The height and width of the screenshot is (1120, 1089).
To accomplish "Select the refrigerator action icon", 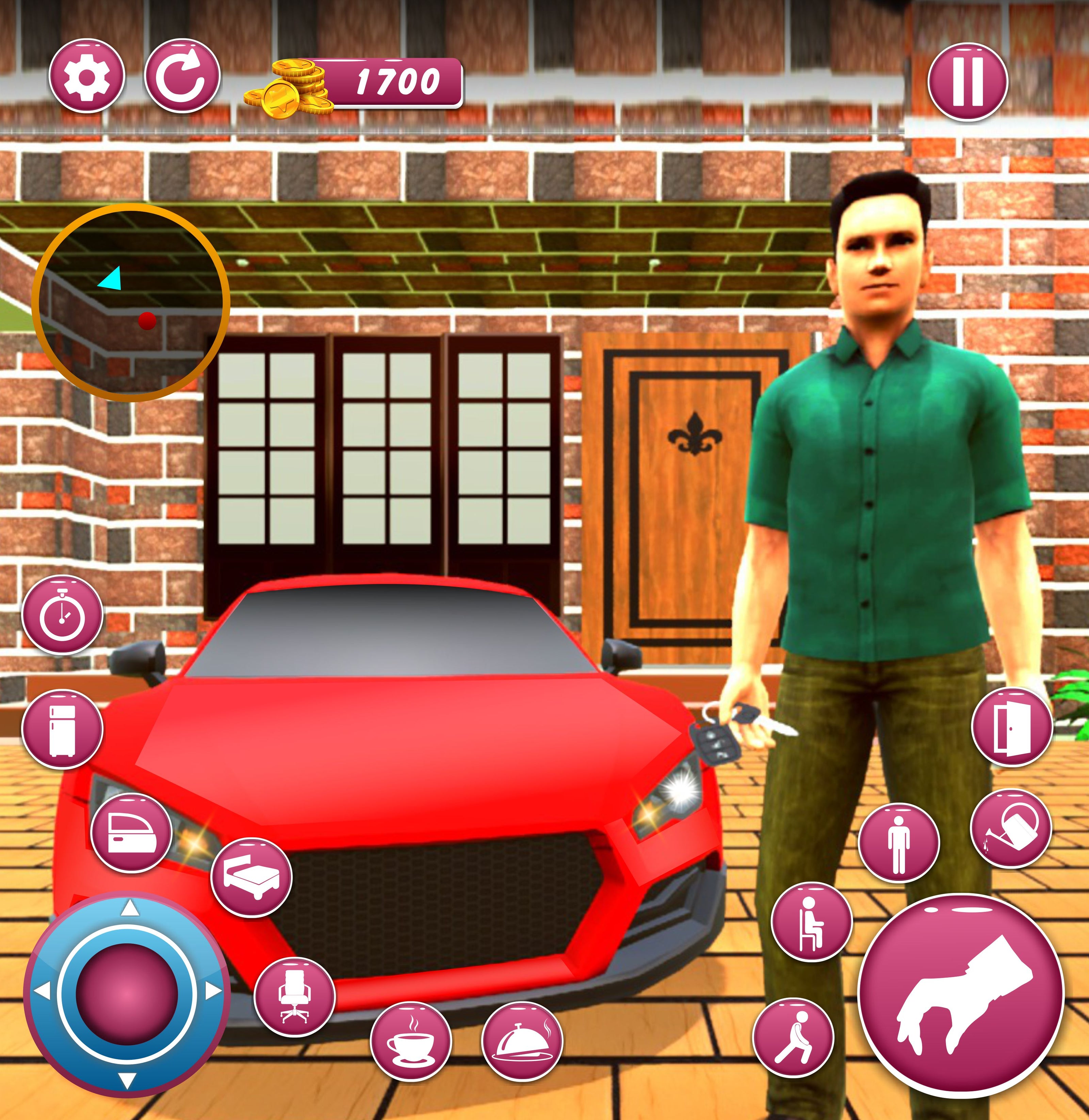I will (62, 729).
